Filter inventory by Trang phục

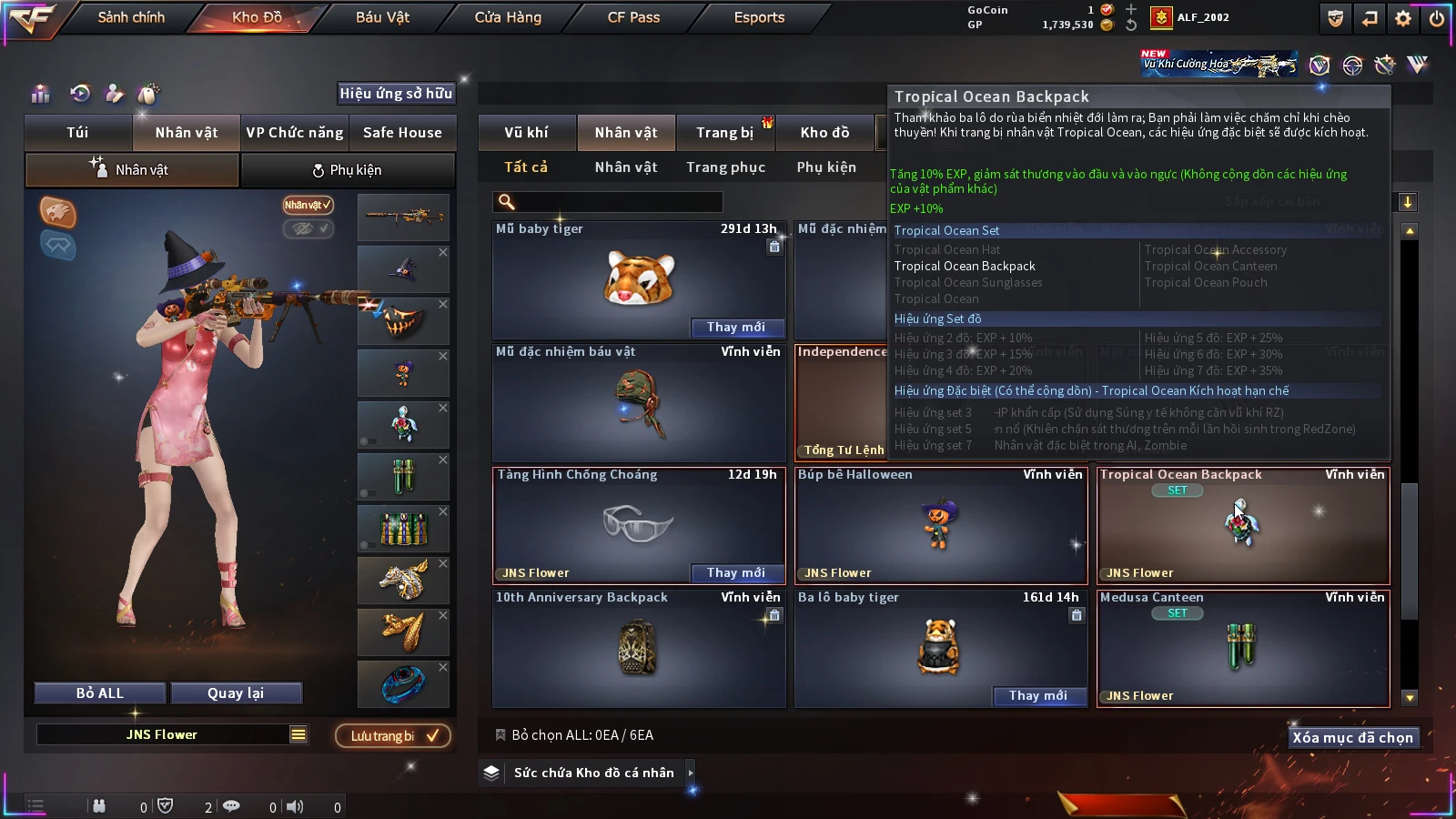click(725, 167)
